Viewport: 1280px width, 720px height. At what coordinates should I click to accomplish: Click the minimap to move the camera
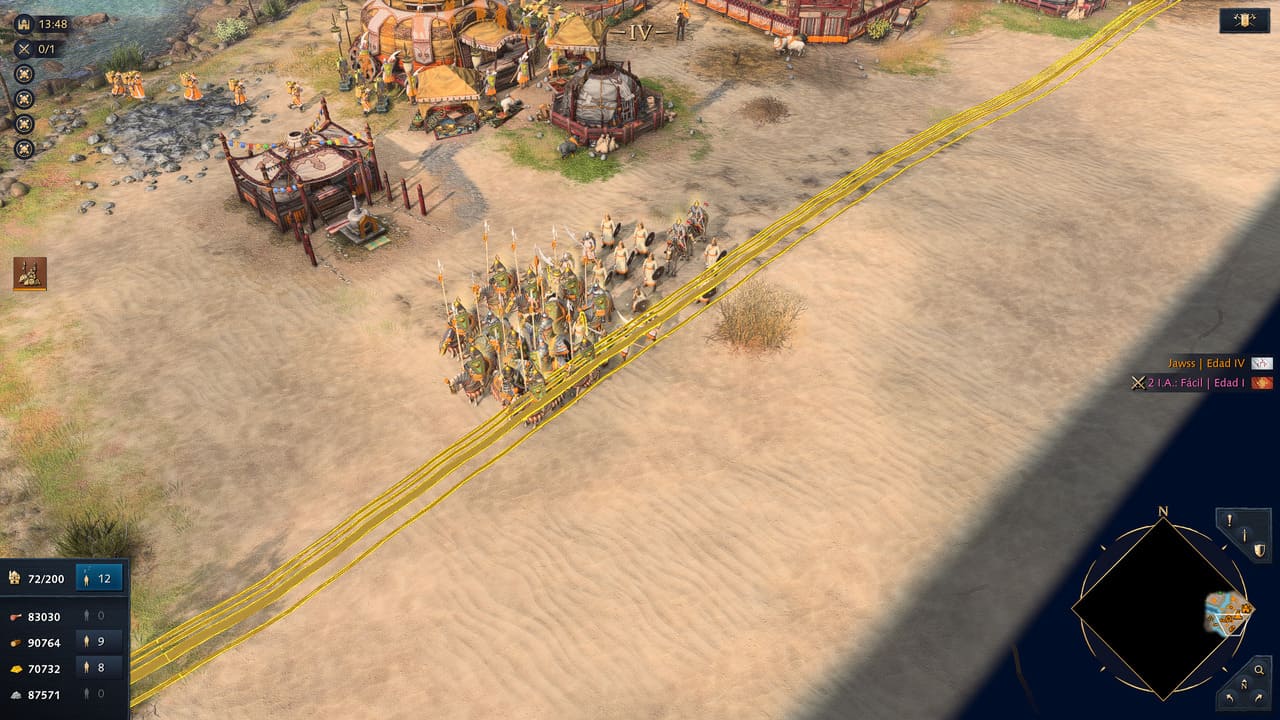pyautogui.click(x=1161, y=608)
